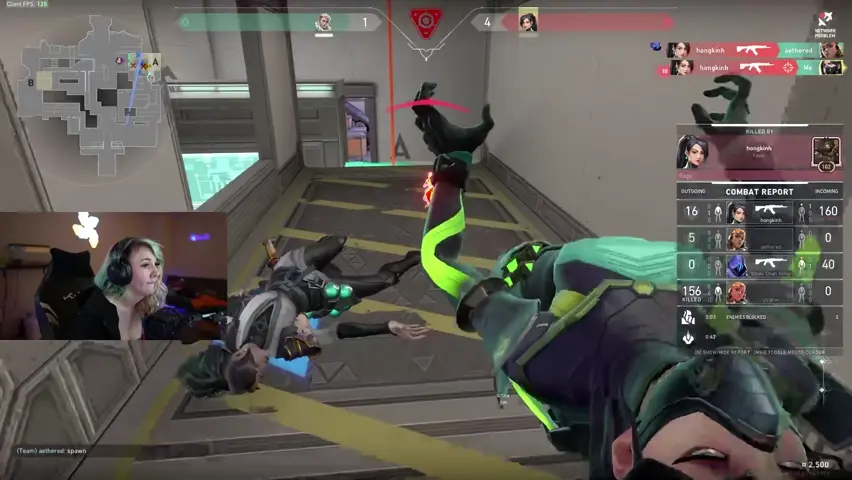
Task: Click the player card showing level 162
Action: pos(826,153)
